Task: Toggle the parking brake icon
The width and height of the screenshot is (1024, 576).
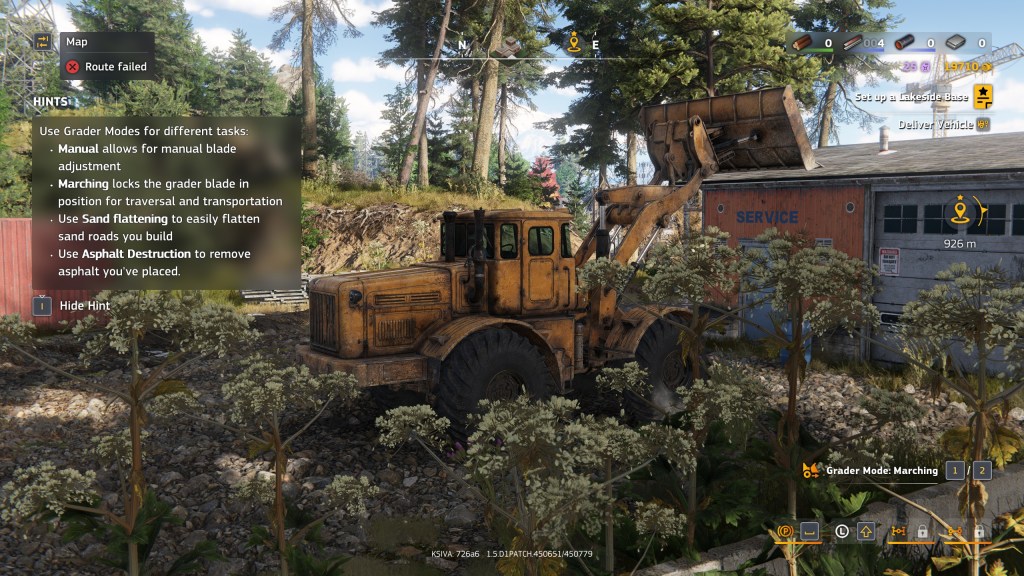Action: click(x=785, y=531)
